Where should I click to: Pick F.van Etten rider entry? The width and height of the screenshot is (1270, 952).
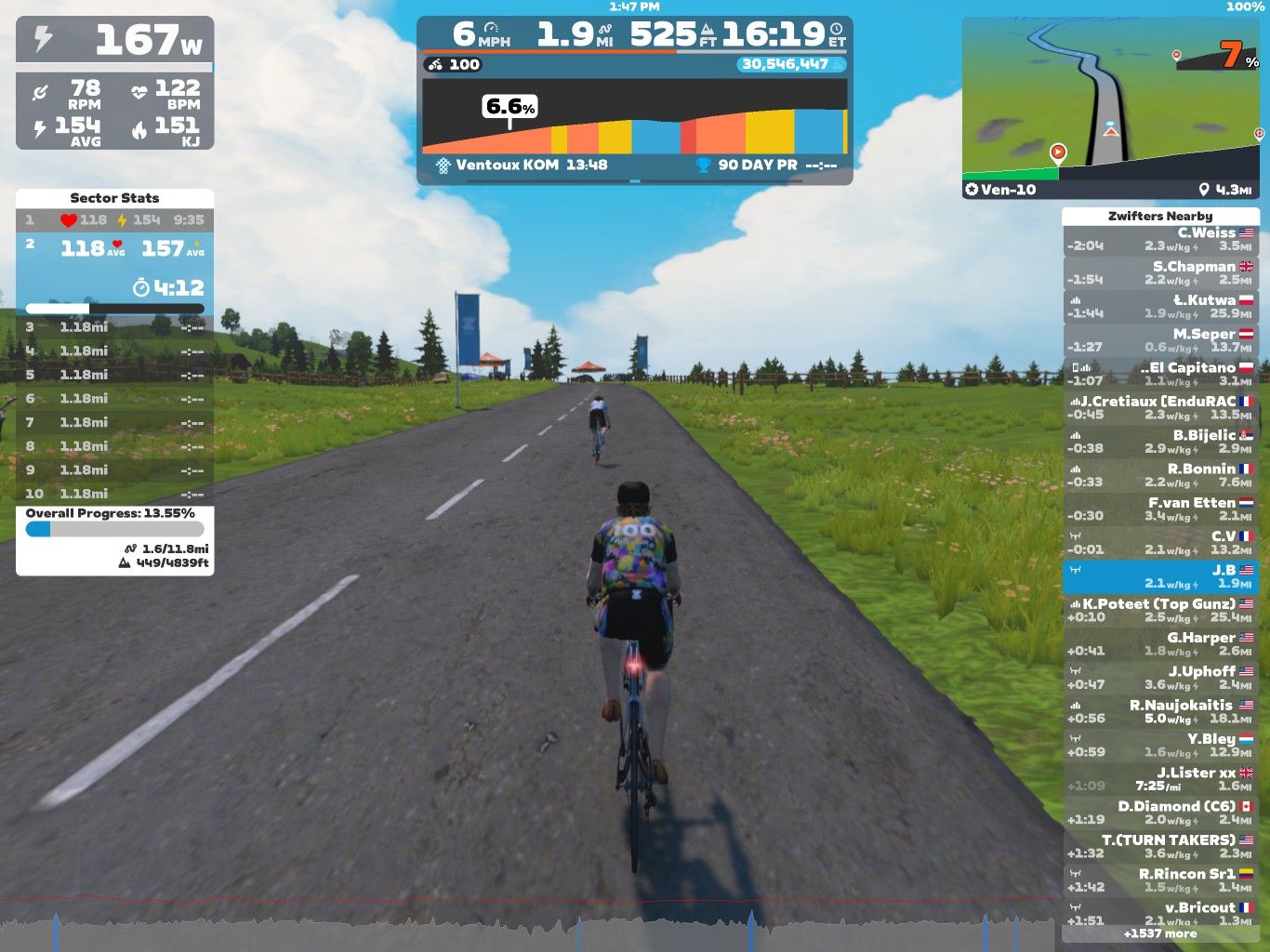(1160, 509)
